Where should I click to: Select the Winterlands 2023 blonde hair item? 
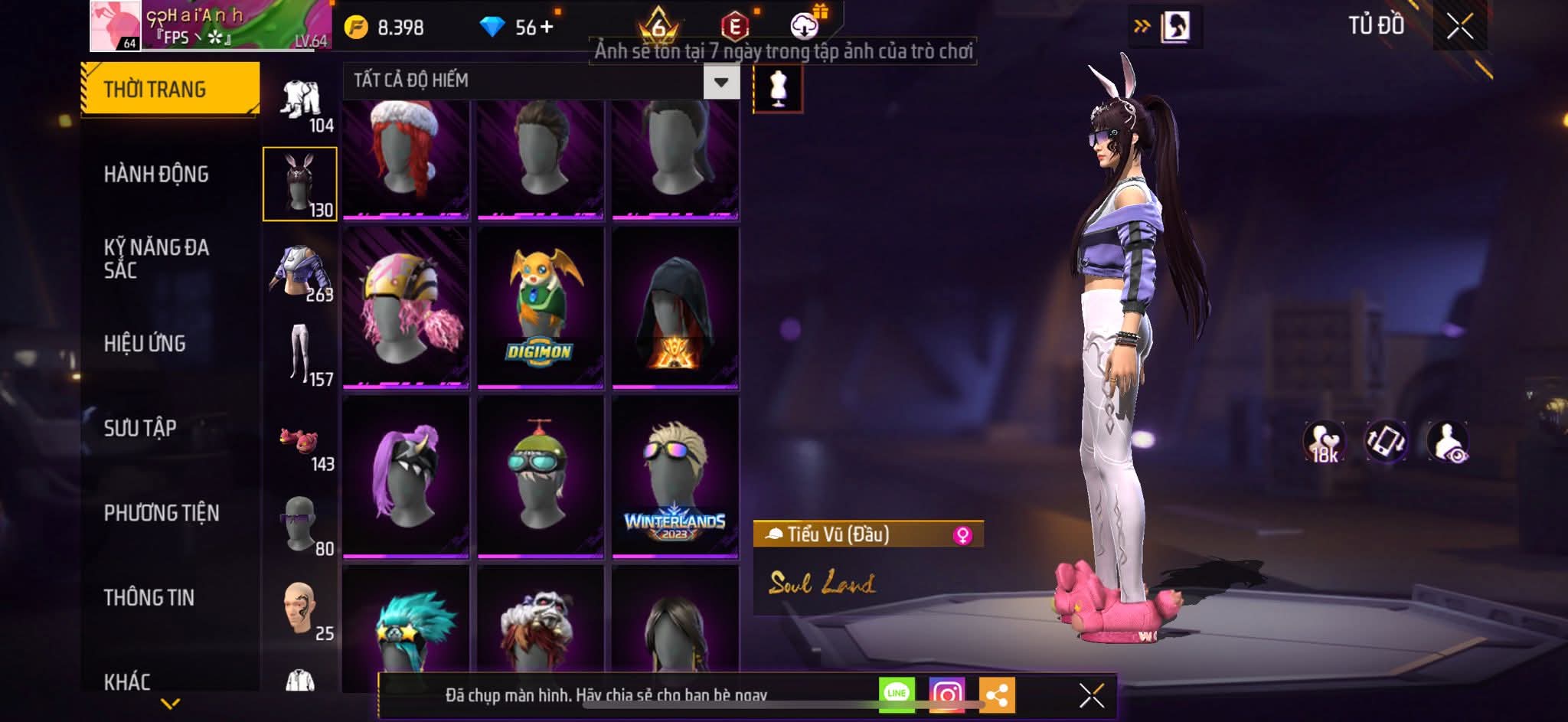click(x=675, y=476)
